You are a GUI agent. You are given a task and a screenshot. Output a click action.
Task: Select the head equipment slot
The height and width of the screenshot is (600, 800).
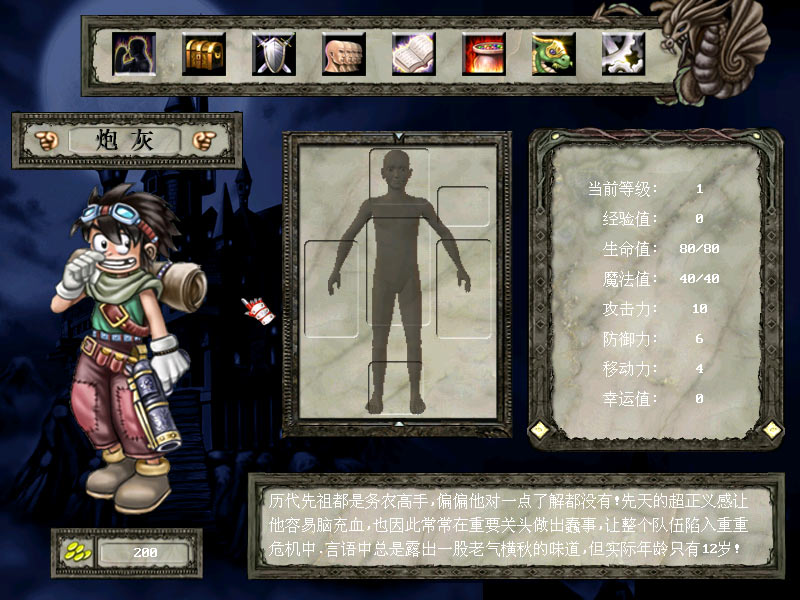[398, 175]
